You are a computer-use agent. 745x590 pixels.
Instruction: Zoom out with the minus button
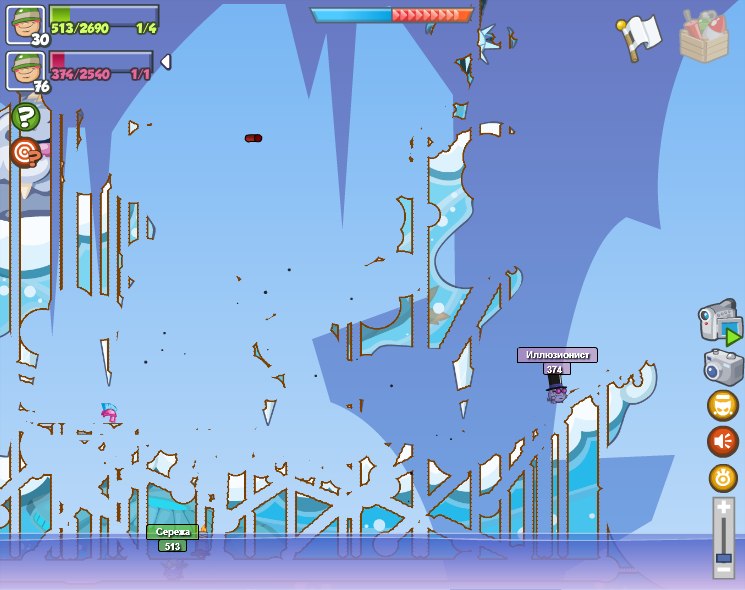[x=724, y=569]
